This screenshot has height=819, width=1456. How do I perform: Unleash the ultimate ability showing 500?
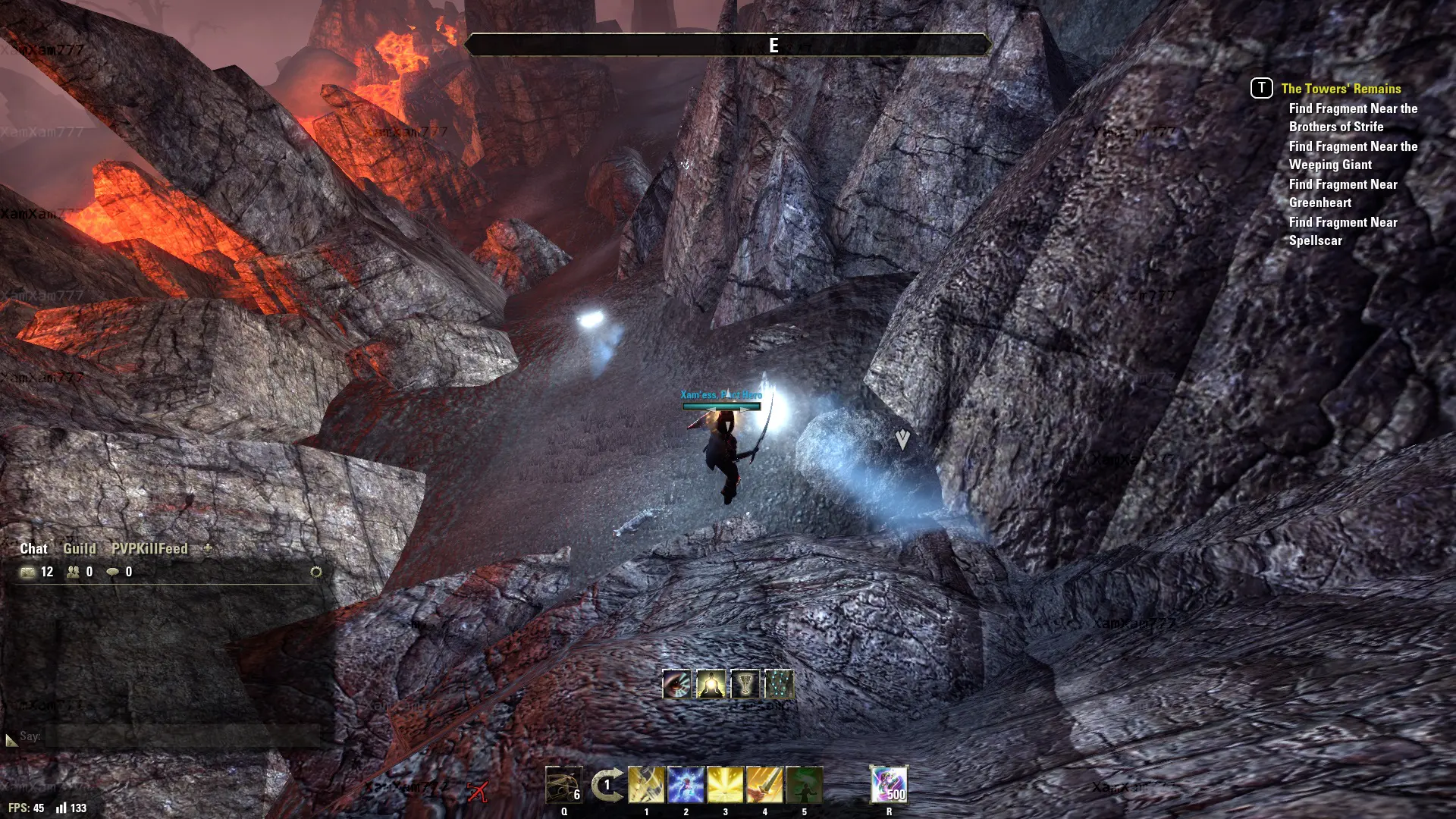click(889, 784)
